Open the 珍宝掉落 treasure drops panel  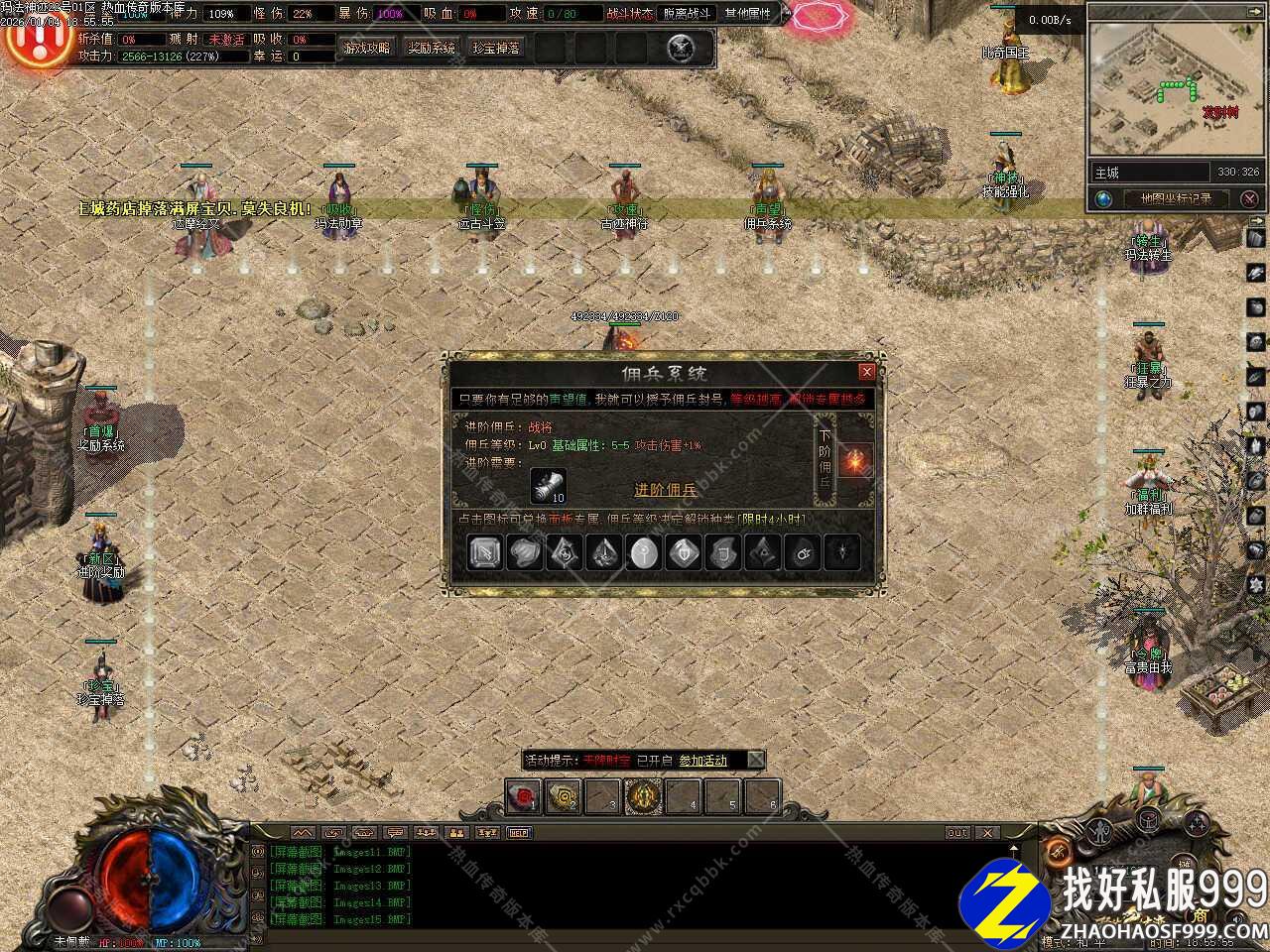click(496, 48)
